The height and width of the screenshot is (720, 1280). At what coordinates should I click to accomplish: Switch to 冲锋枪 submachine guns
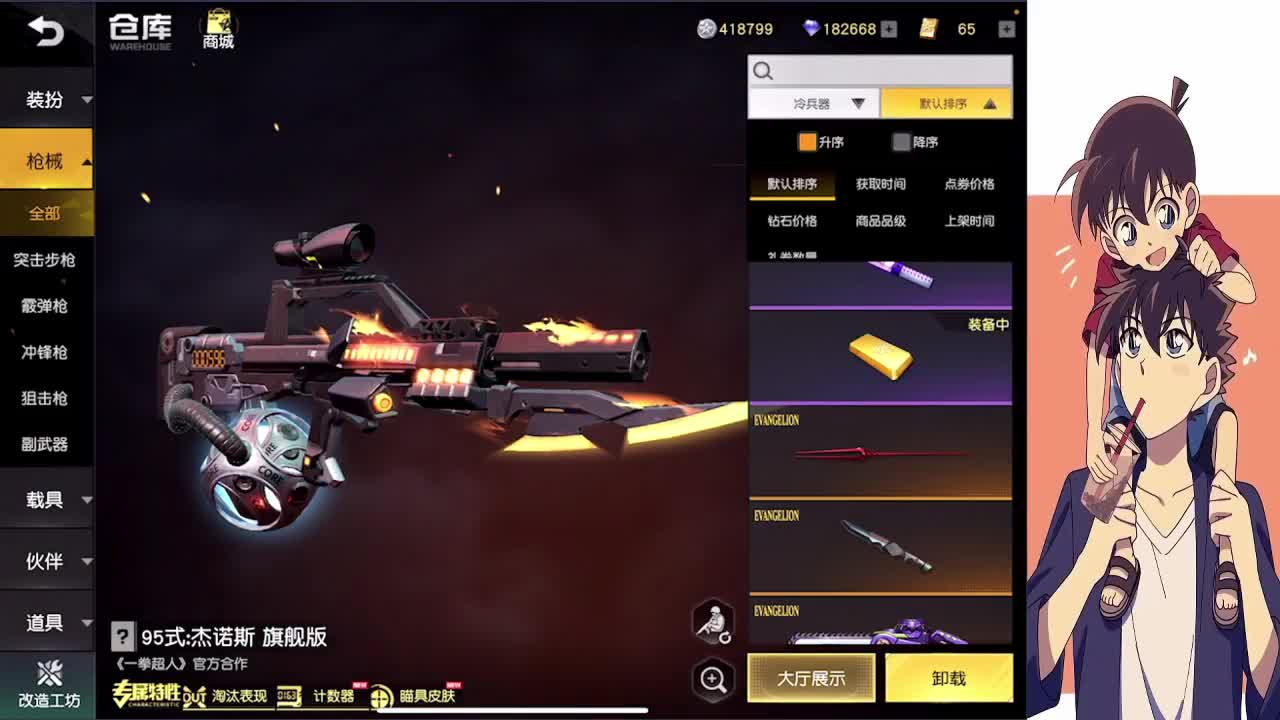click(x=45, y=352)
